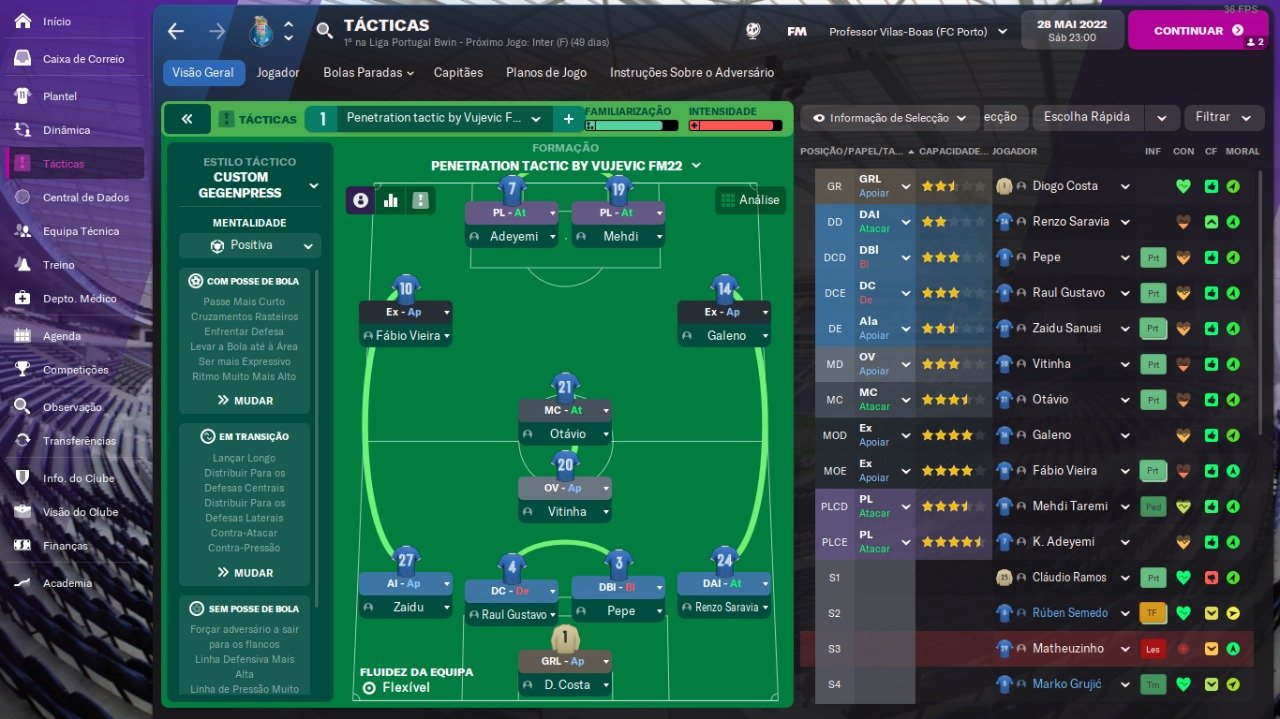
Task: Open the Filtrar dropdown
Action: (x=1220, y=117)
